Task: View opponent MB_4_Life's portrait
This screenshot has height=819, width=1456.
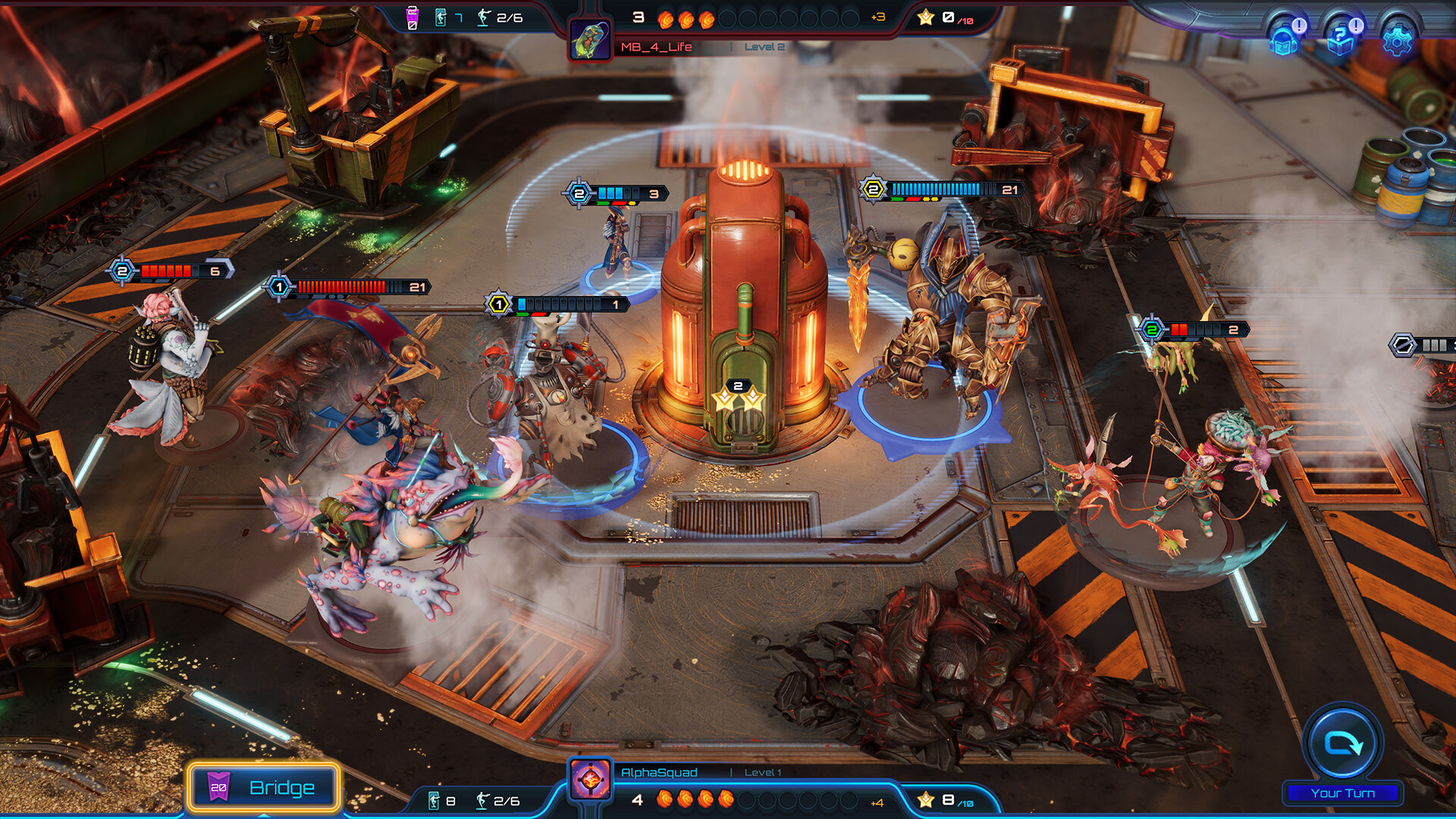Action: 590,40
